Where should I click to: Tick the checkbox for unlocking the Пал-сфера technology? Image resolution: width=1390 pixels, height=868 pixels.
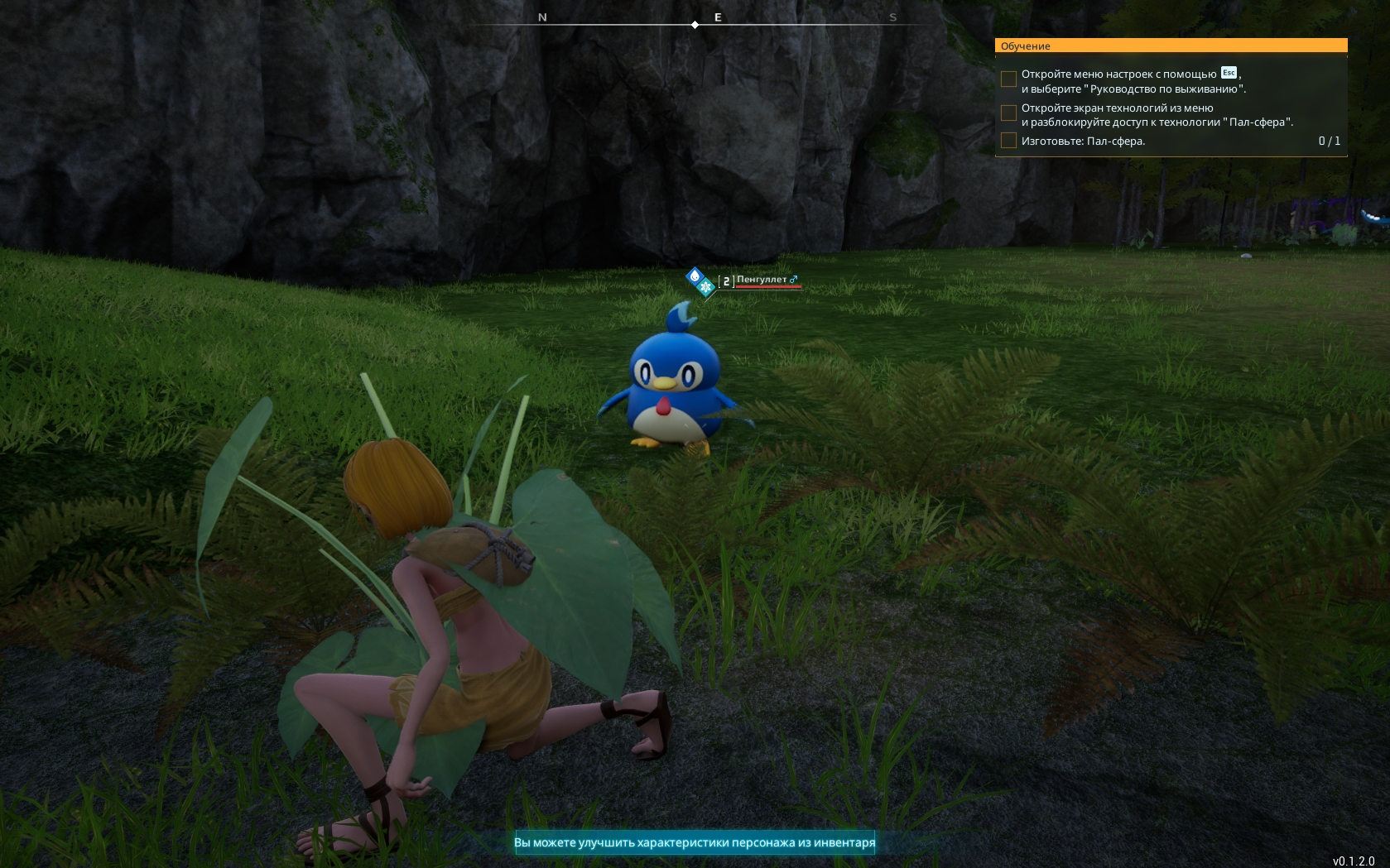[1008, 113]
